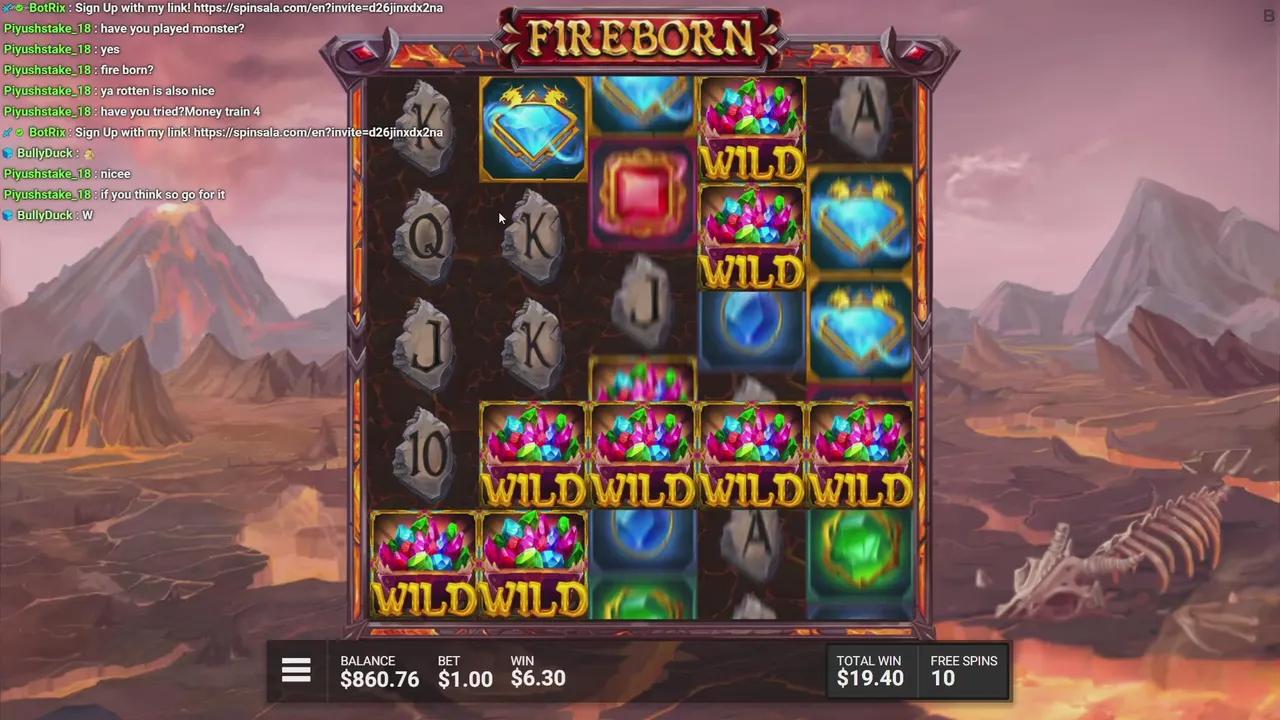Select the blue diamond symbol on reel two
This screenshot has width=1280, height=720.
coord(533,125)
